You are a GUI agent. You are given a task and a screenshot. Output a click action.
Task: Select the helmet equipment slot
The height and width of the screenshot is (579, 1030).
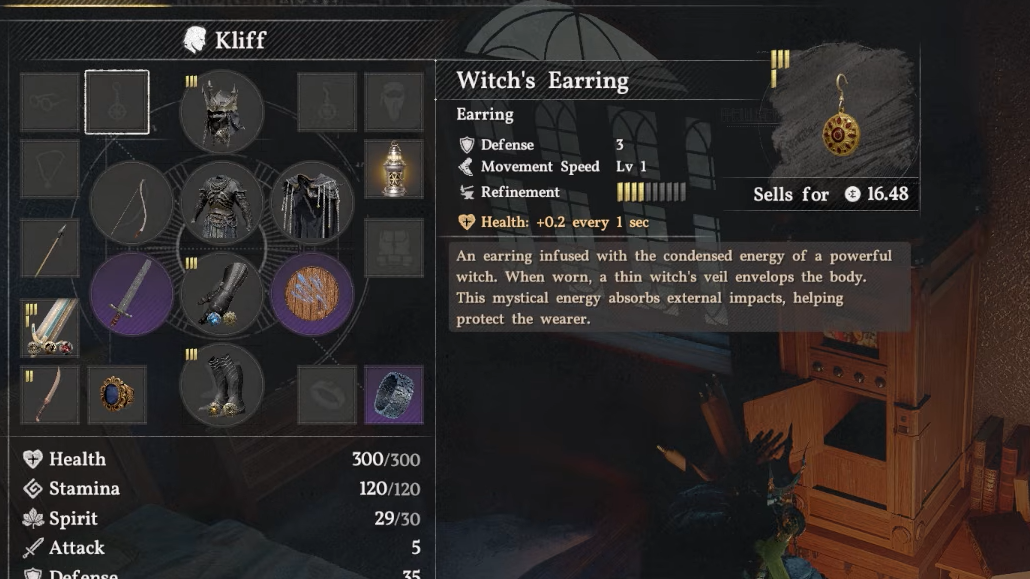[221, 111]
